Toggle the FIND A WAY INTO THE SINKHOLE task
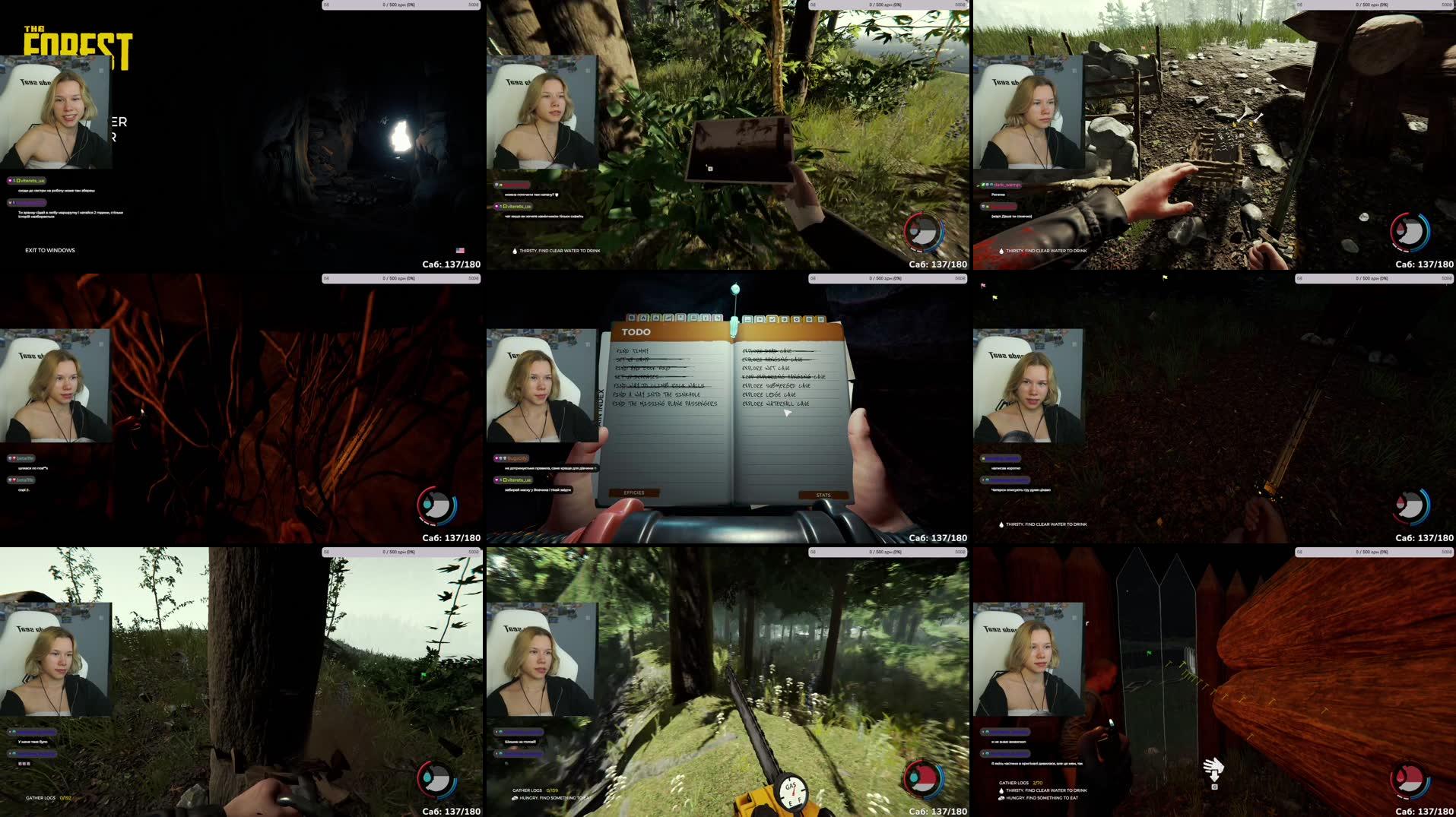Viewport: 1456px width, 817px height. [658, 394]
